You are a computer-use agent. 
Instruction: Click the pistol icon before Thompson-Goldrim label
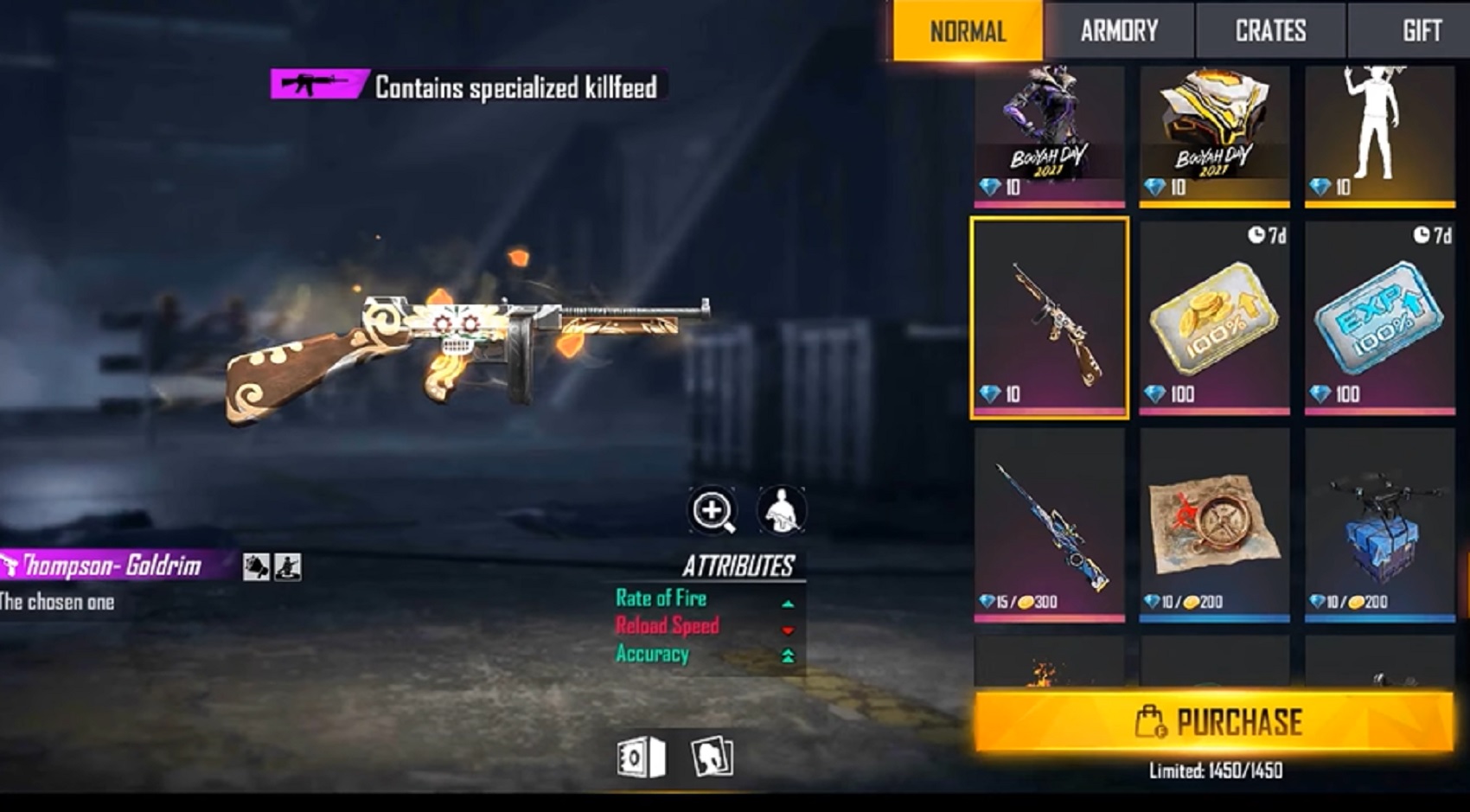pyautogui.click(x=10, y=564)
